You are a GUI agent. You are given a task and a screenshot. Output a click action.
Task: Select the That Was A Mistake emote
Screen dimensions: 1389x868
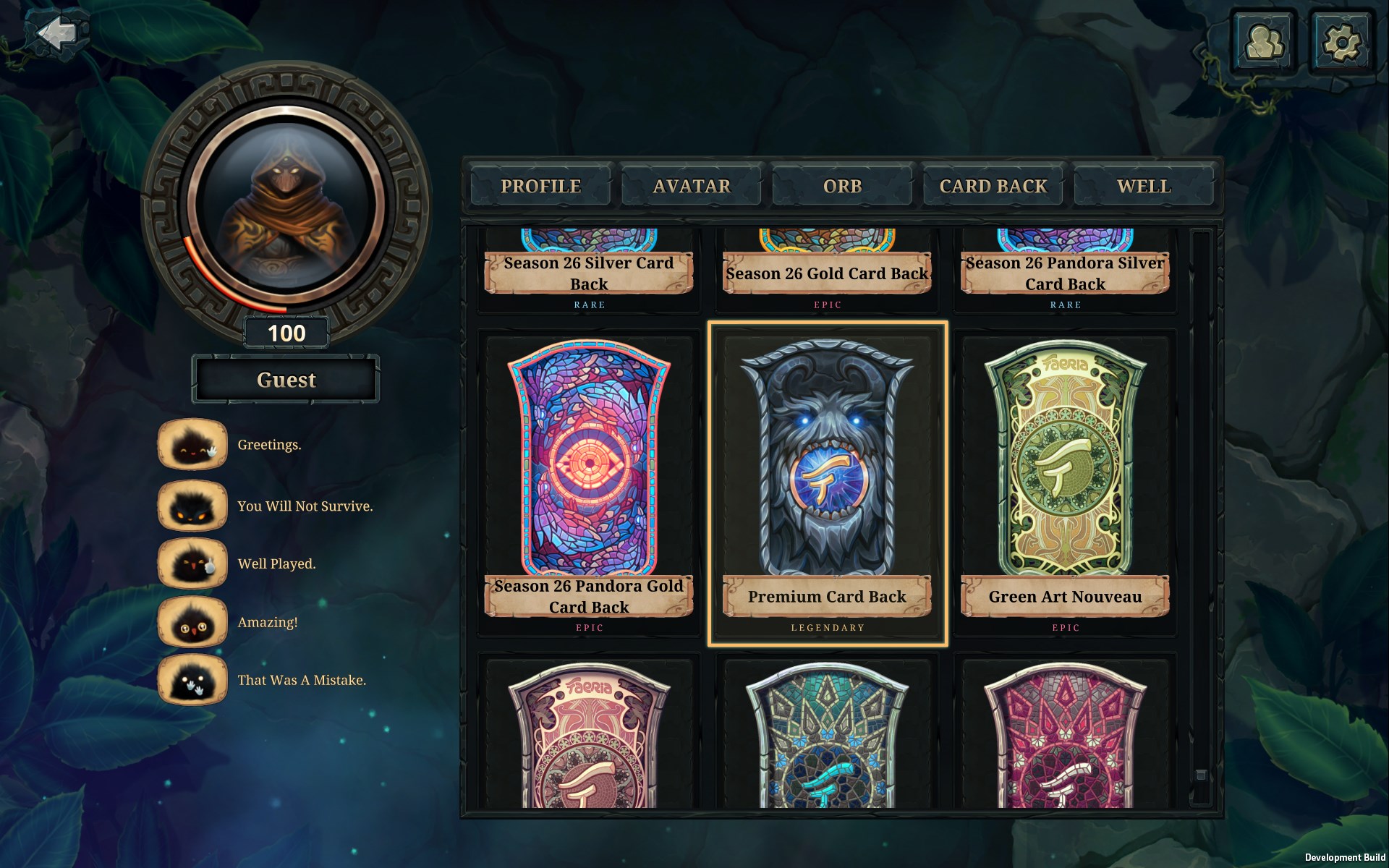click(x=191, y=680)
